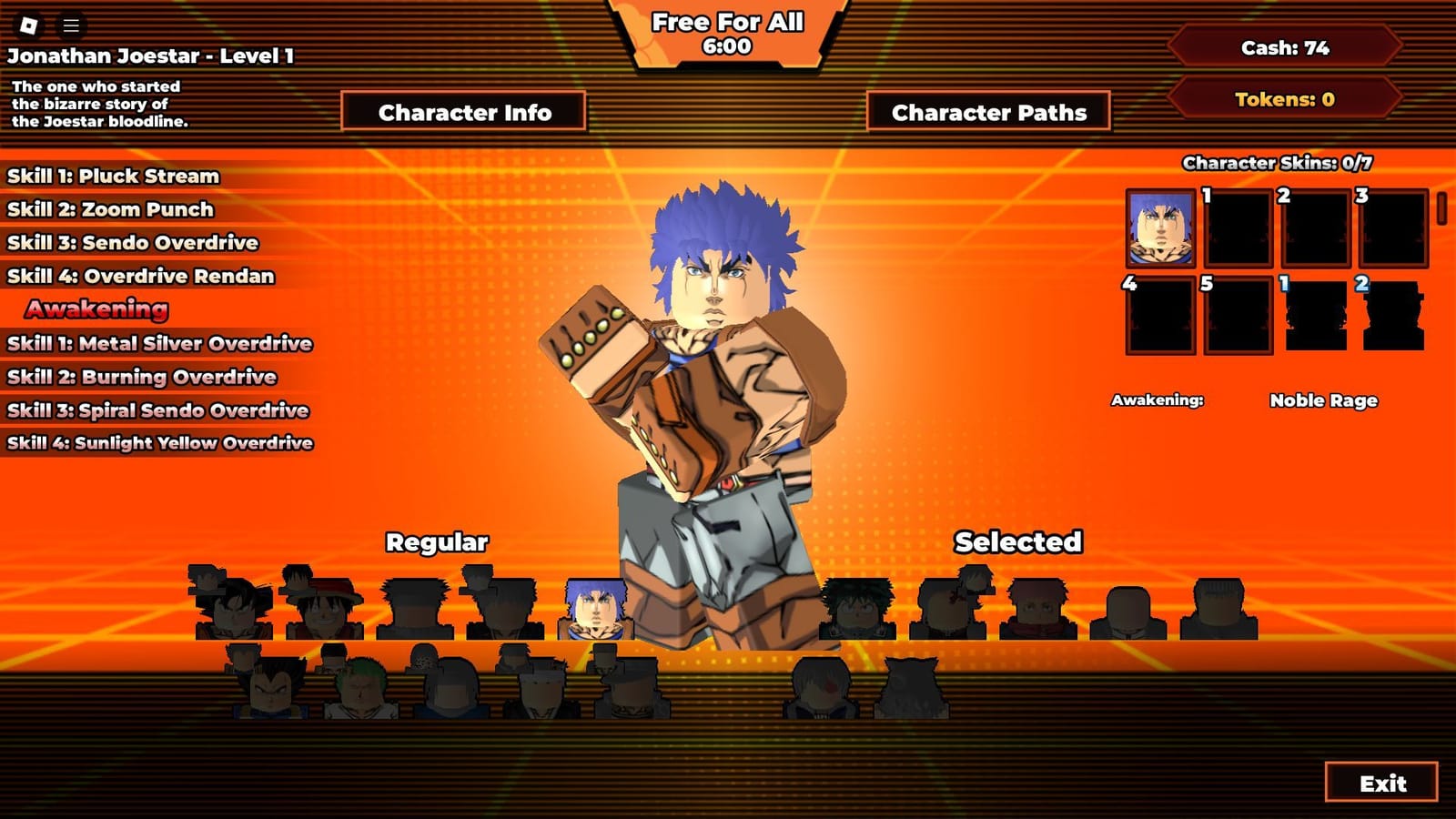Select empty character skin slot 1
Viewport: 1456px width, 819px height.
pos(1238,227)
